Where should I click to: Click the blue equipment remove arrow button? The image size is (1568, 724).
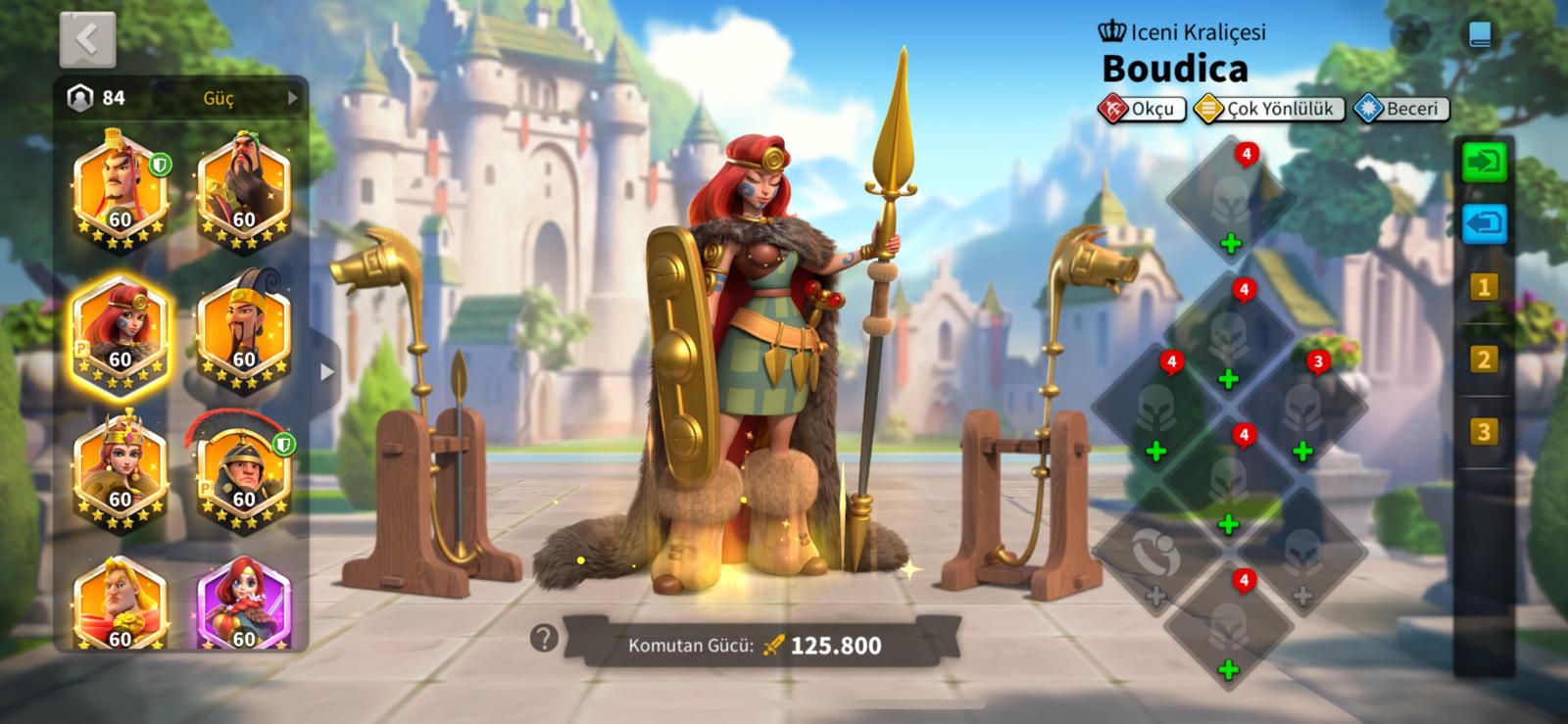coord(1484,223)
